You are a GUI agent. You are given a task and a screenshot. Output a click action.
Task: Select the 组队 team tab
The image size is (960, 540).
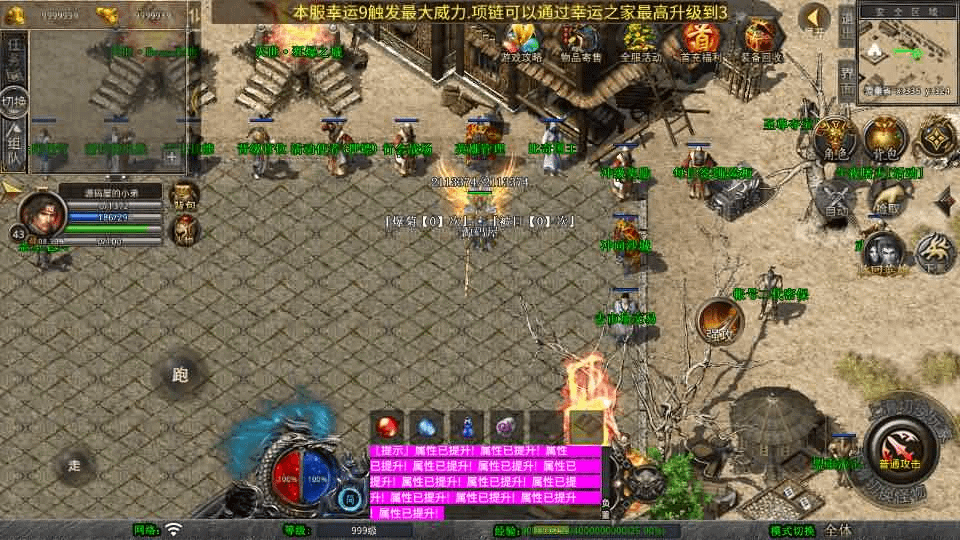click(x=14, y=145)
